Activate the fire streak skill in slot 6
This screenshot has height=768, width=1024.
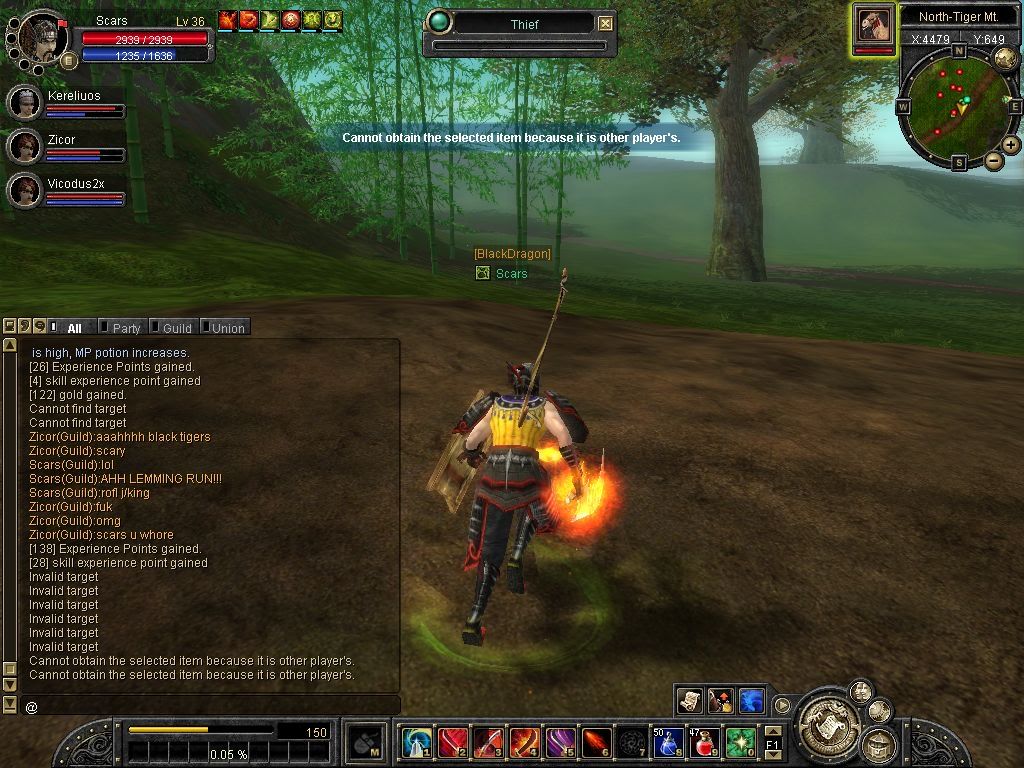click(x=596, y=742)
